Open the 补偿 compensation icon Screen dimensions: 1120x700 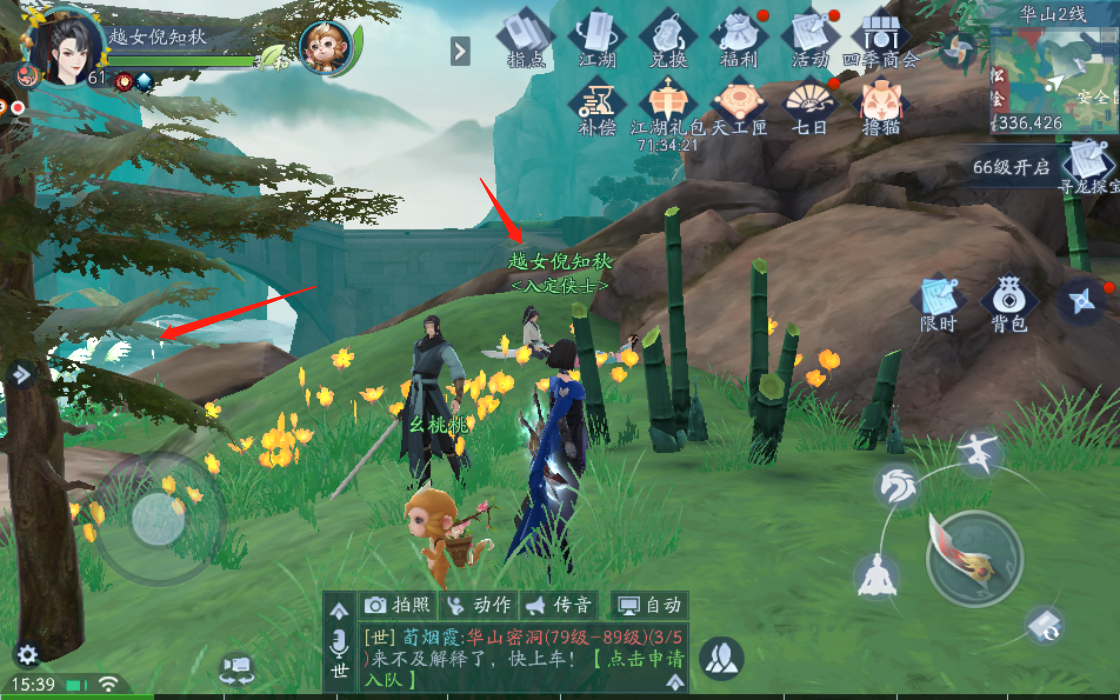(x=597, y=106)
